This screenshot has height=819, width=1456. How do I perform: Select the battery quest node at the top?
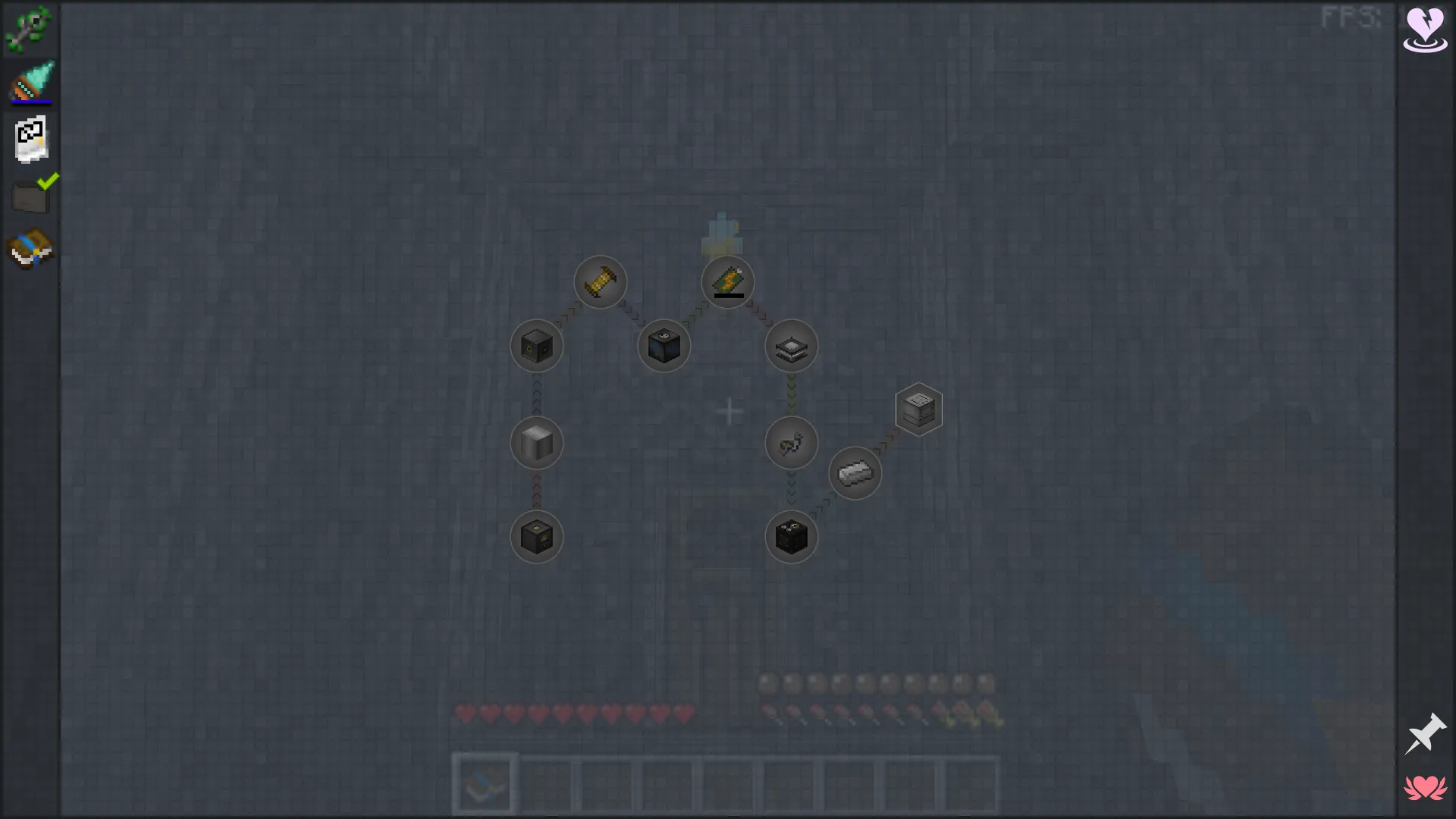pyautogui.click(x=728, y=282)
